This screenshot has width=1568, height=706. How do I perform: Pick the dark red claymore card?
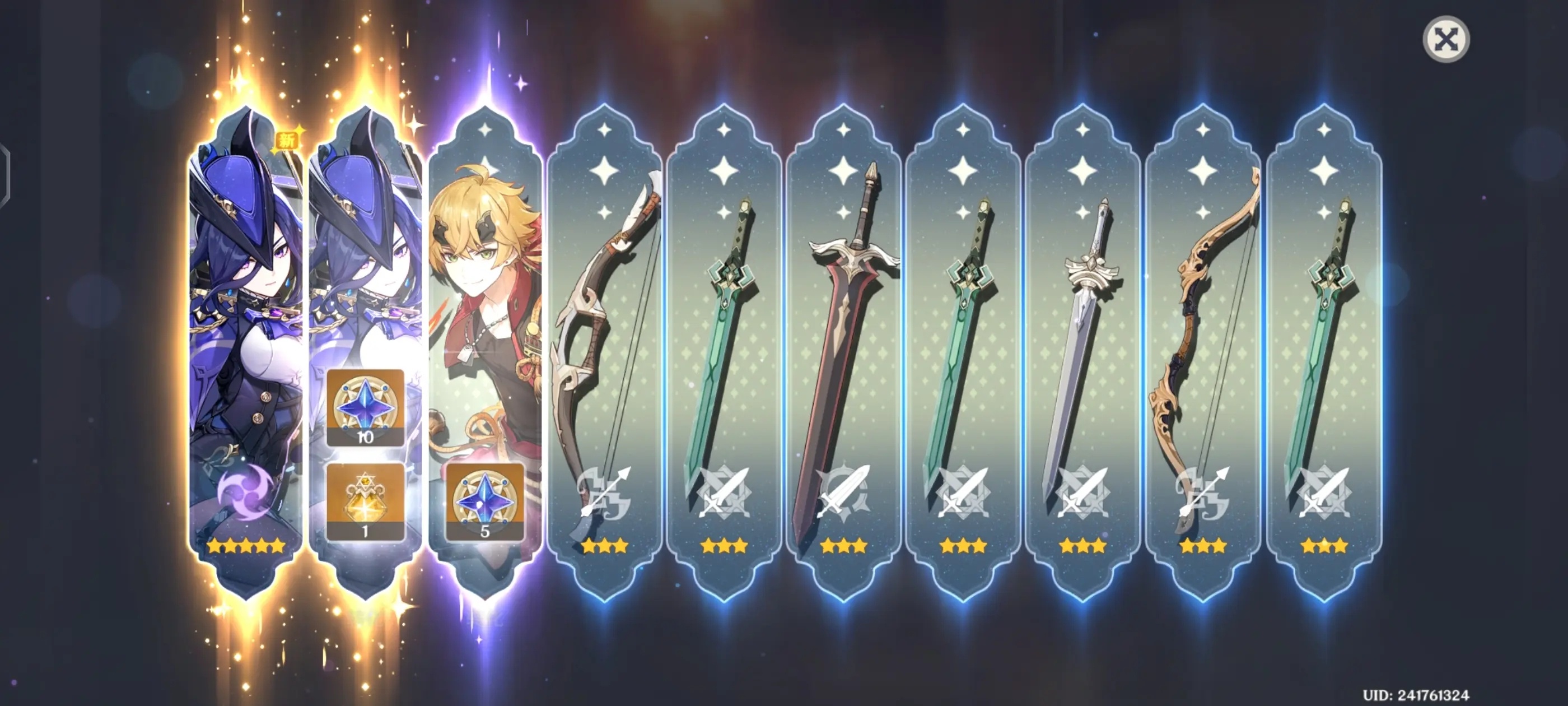tap(844, 354)
